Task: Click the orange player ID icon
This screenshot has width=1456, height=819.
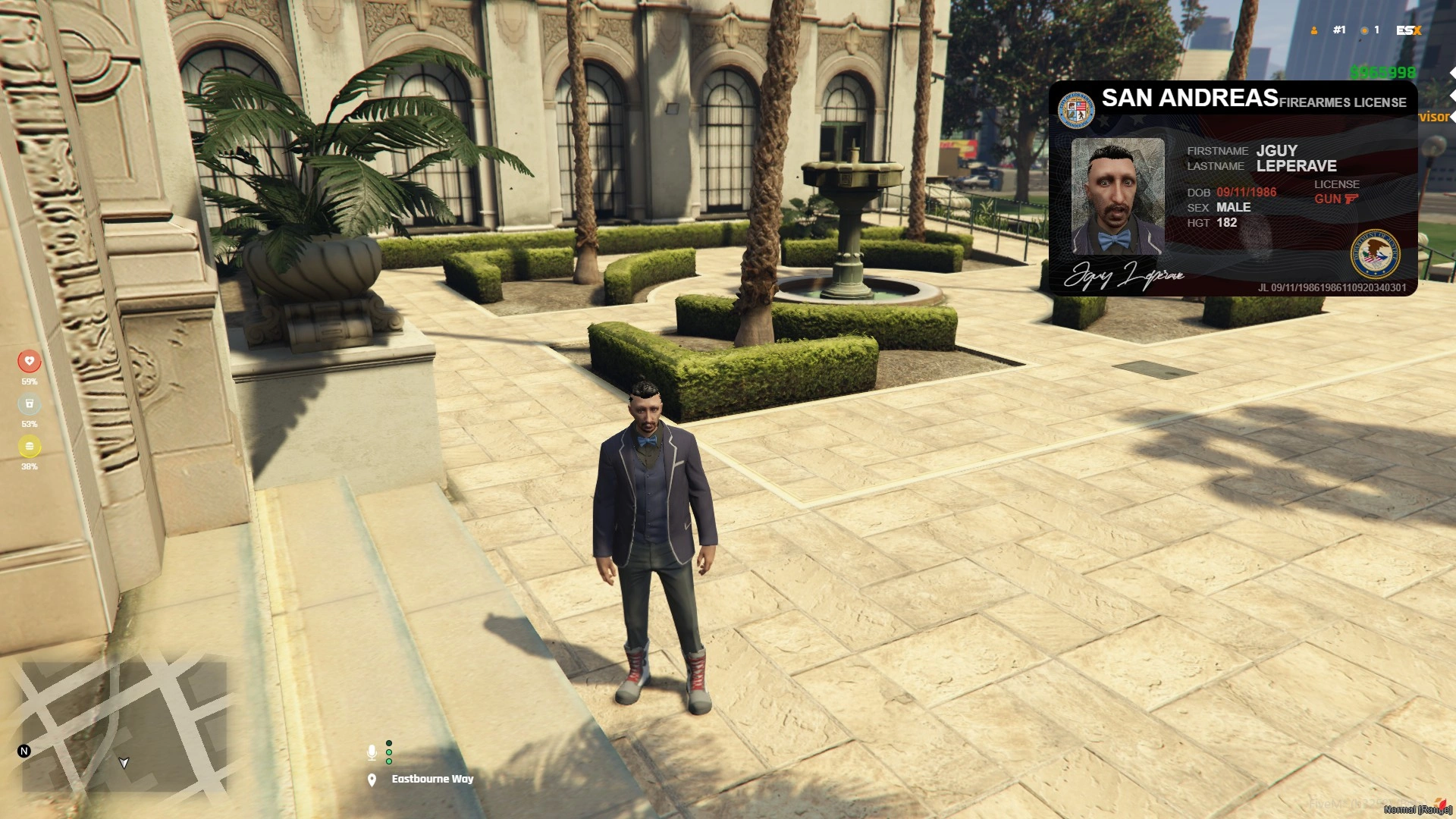Action: (1314, 30)
